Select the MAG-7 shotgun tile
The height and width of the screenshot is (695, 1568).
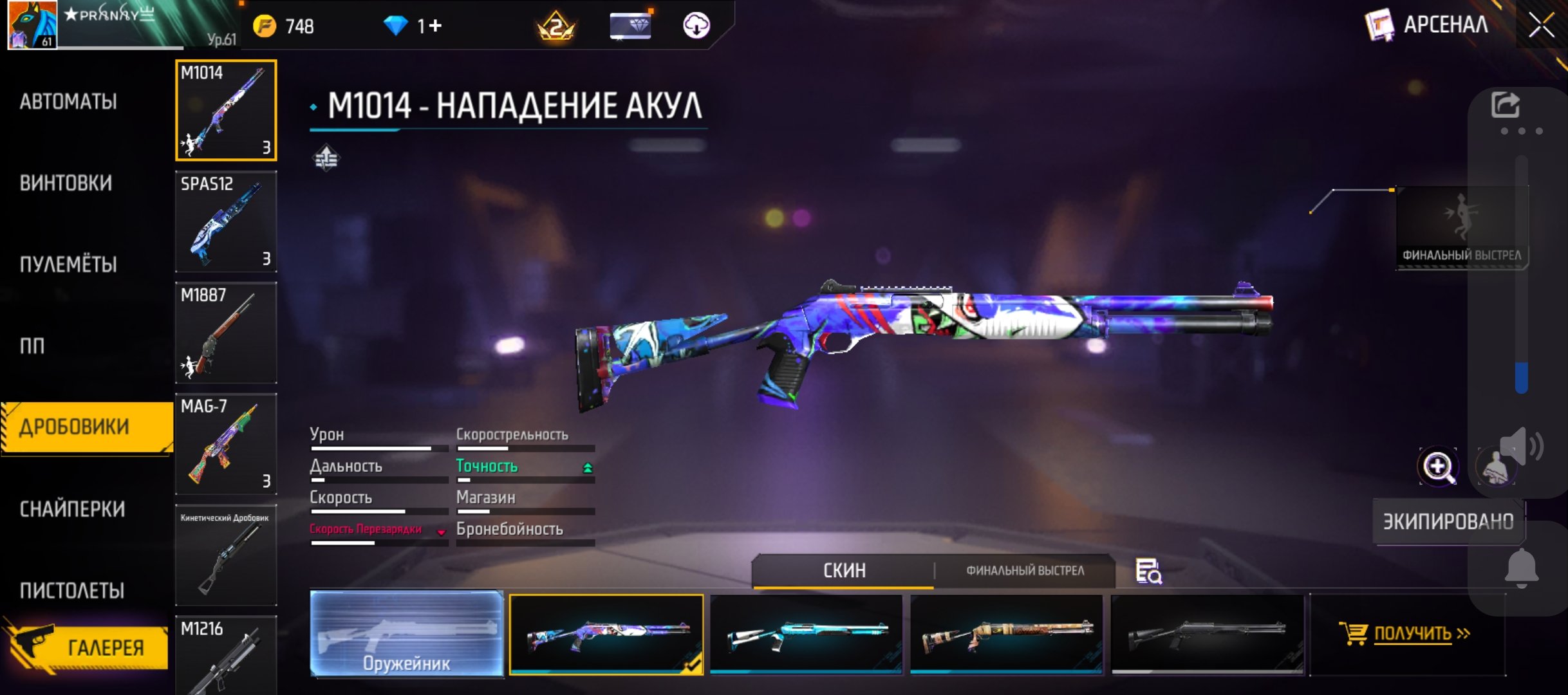coord(226,444)
